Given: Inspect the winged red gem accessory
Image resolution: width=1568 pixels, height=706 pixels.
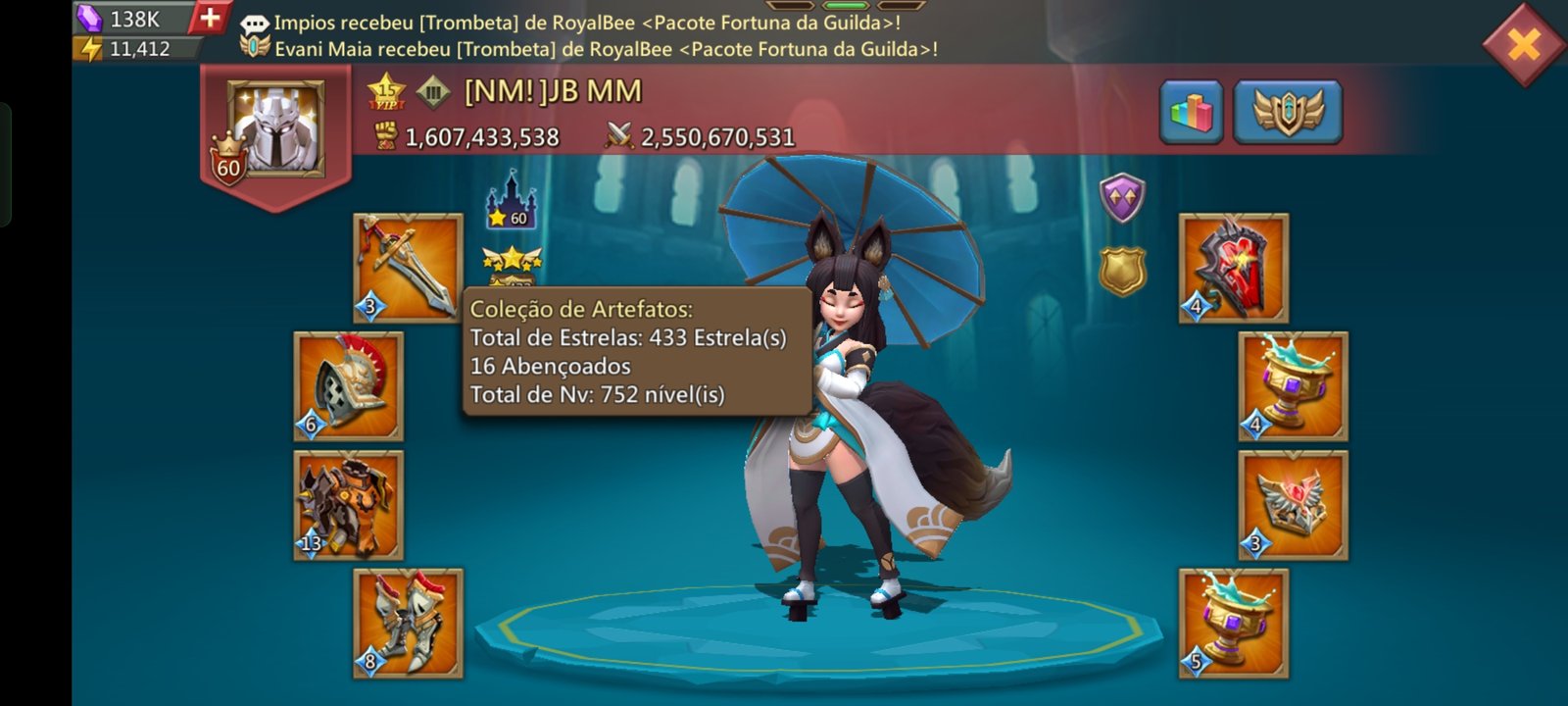Looking at the screenshot, I should pos(1293,505).
